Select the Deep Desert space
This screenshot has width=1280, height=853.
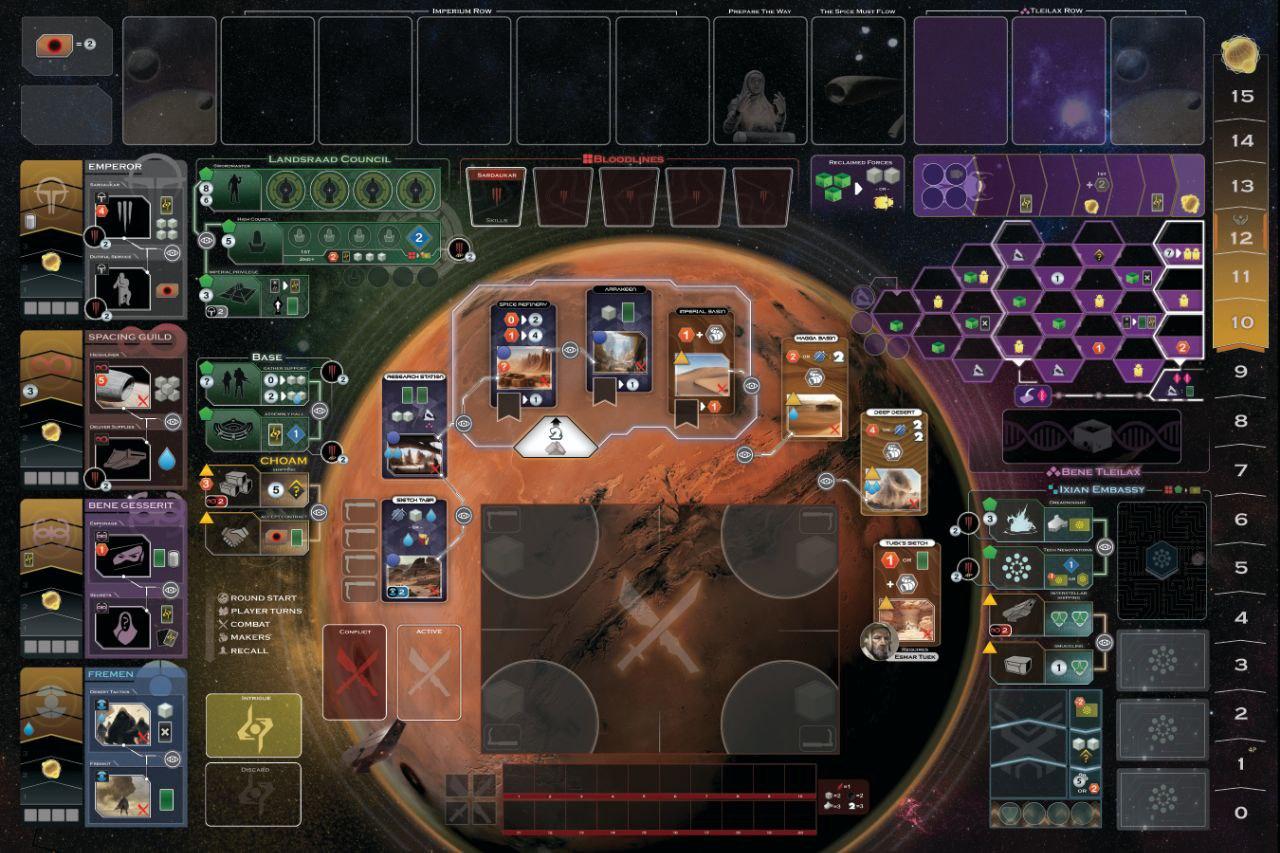pos(894,462)
